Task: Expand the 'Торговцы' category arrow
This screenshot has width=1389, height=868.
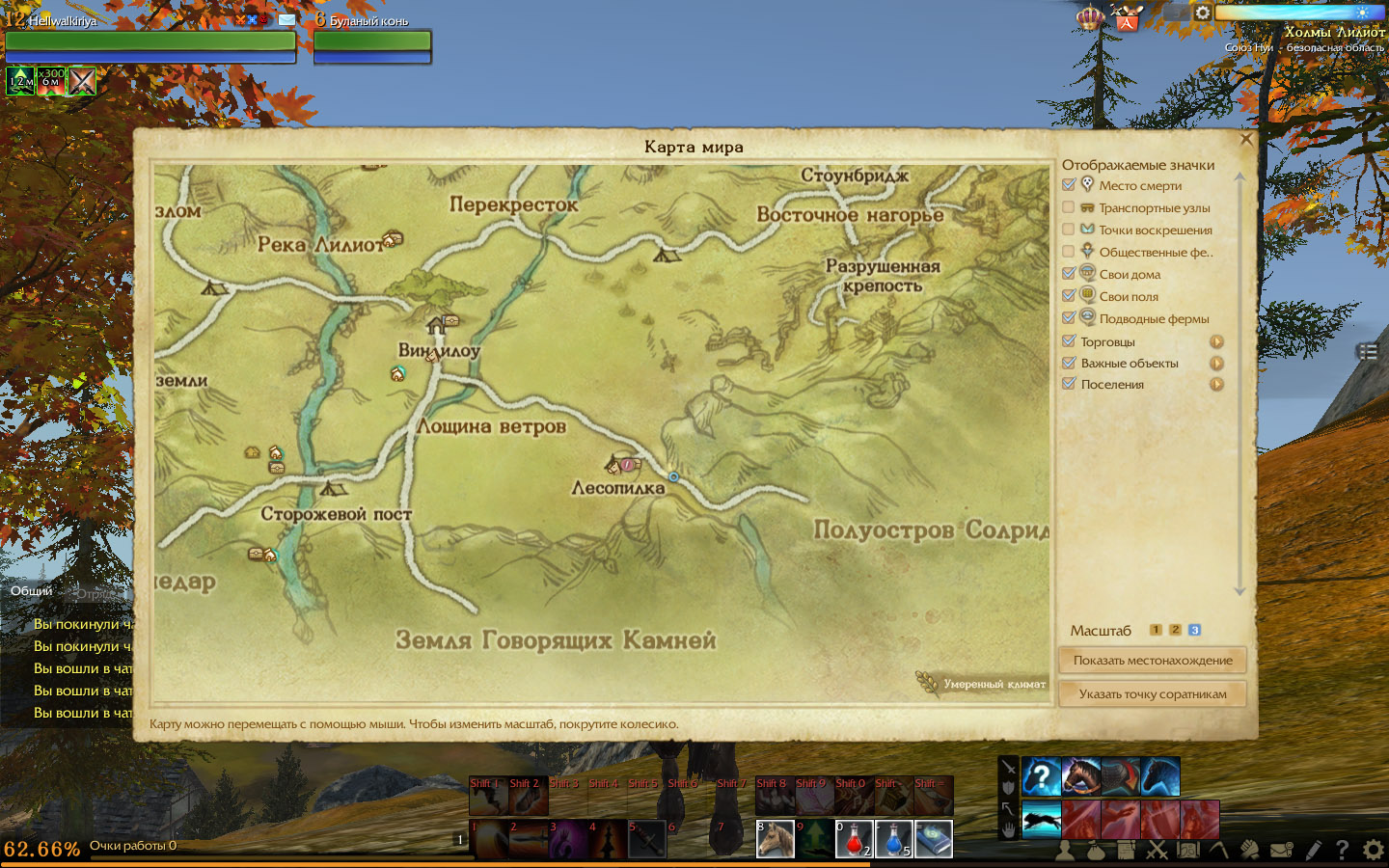Action: click(1216, 341)
